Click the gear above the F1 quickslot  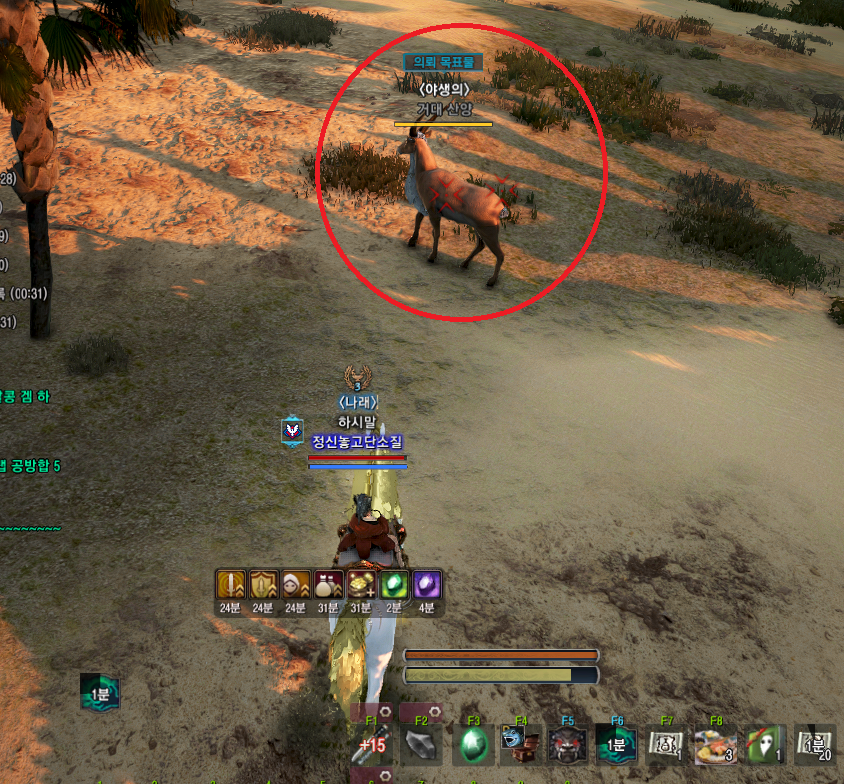(384, 712)
